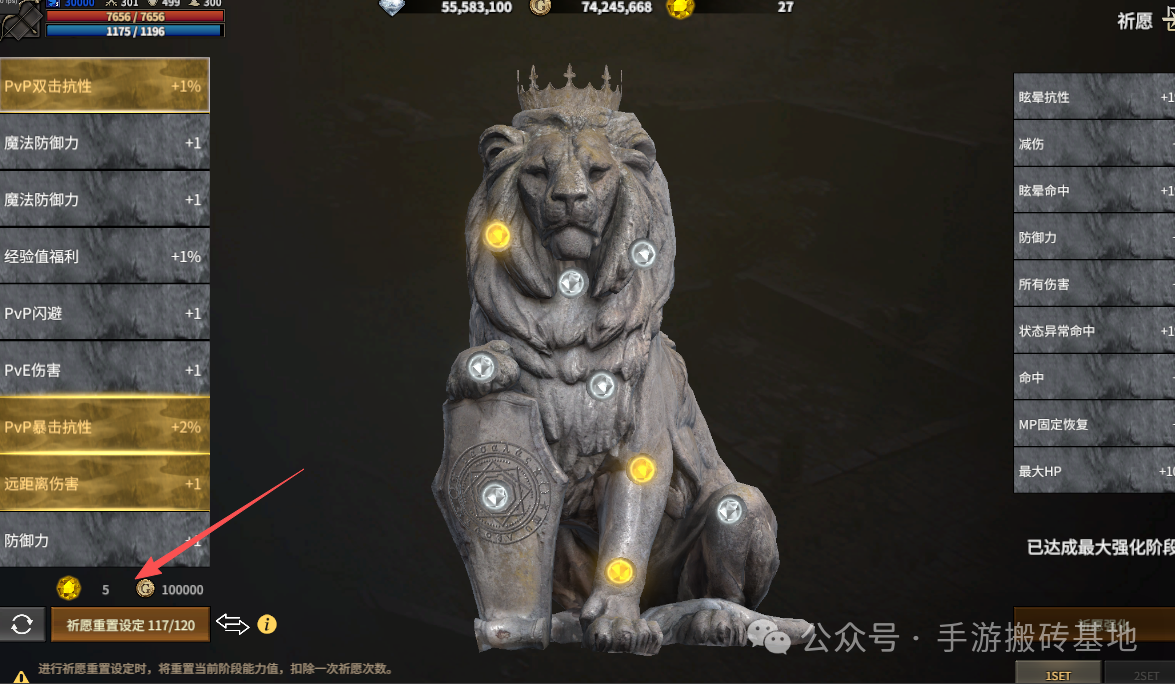This screenshot has width=1175, height=684.
Task: Choose the PvP闪避 +1 stat row
Action: tap(104, 313)
